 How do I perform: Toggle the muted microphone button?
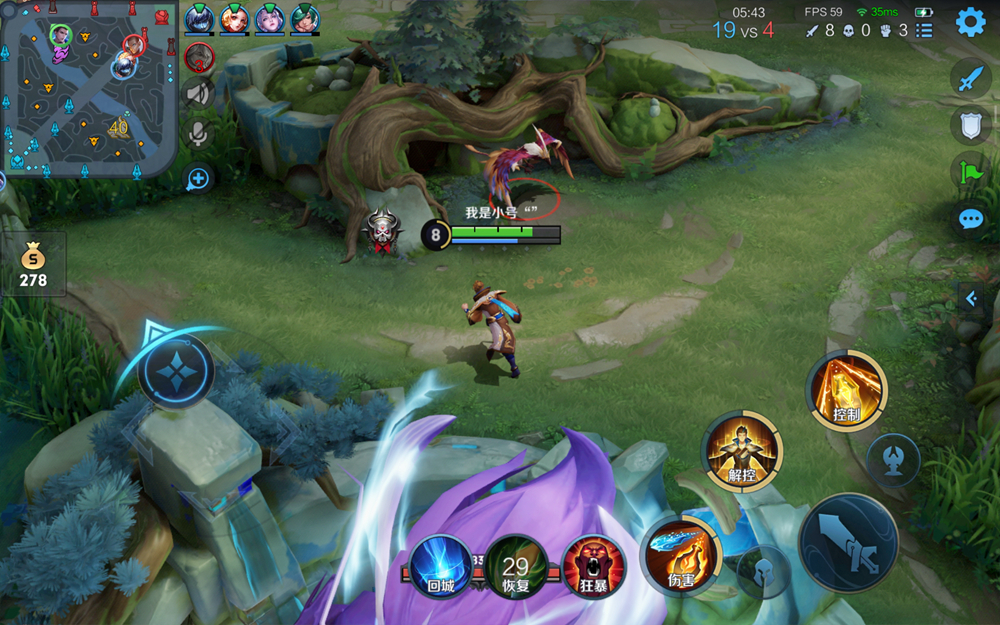coord(199,133)
